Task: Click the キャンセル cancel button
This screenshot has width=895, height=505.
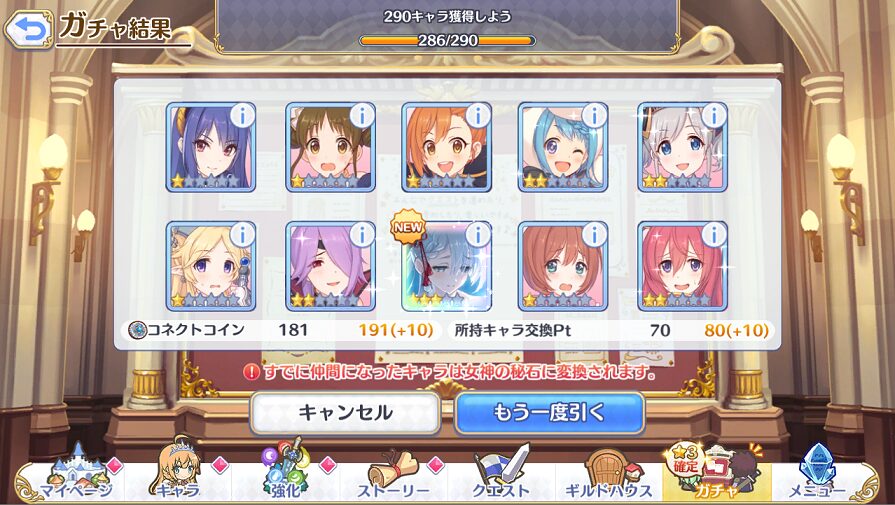Action: pyautogui.click(x=345, y=412)
